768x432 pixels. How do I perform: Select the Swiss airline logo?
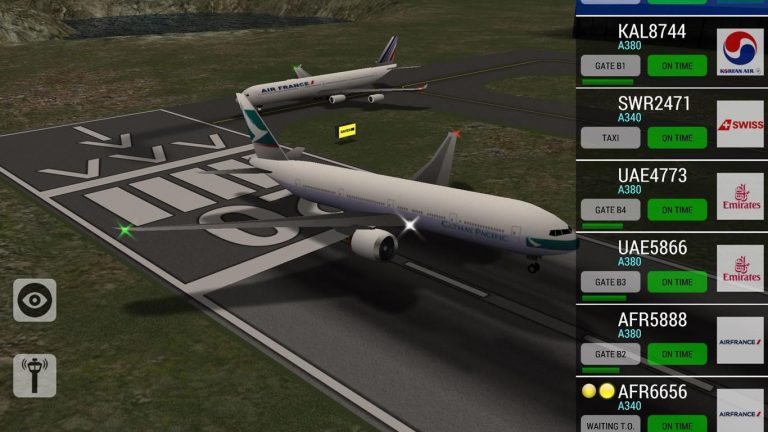(740, 124)
